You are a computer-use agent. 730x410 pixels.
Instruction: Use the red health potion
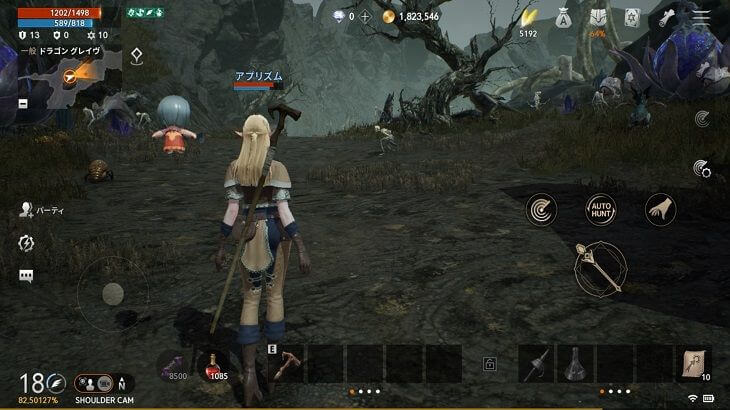click(x=215, y=367)
